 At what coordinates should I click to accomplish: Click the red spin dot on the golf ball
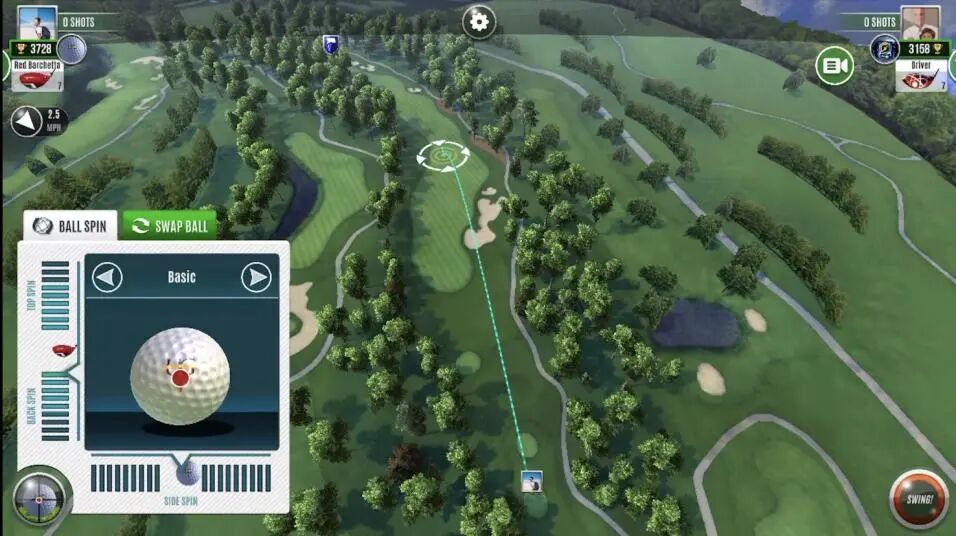click(x=180, y=378)
